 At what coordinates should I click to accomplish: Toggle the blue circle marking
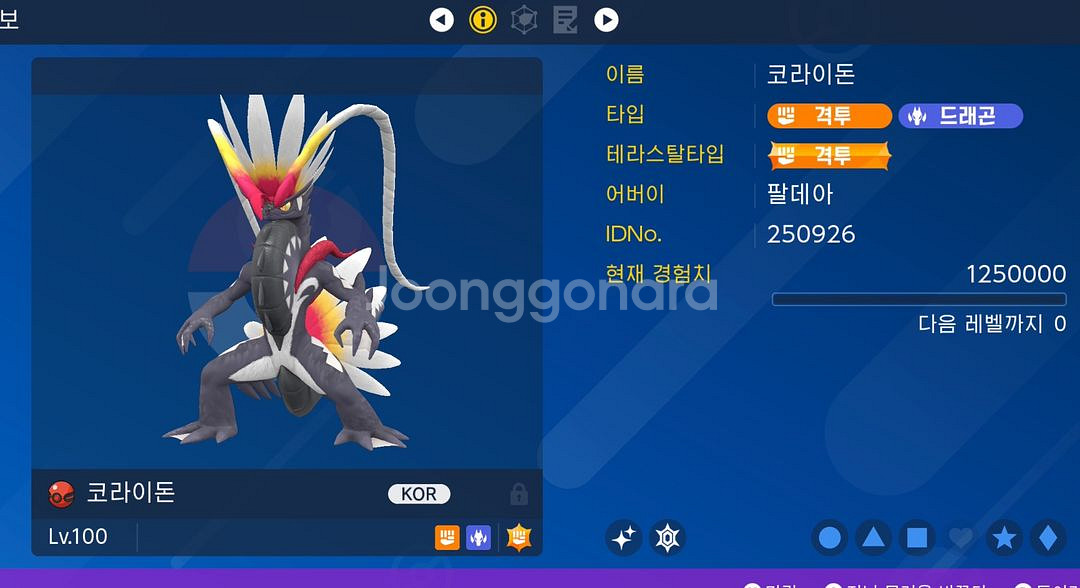click(x=829, y=538)
